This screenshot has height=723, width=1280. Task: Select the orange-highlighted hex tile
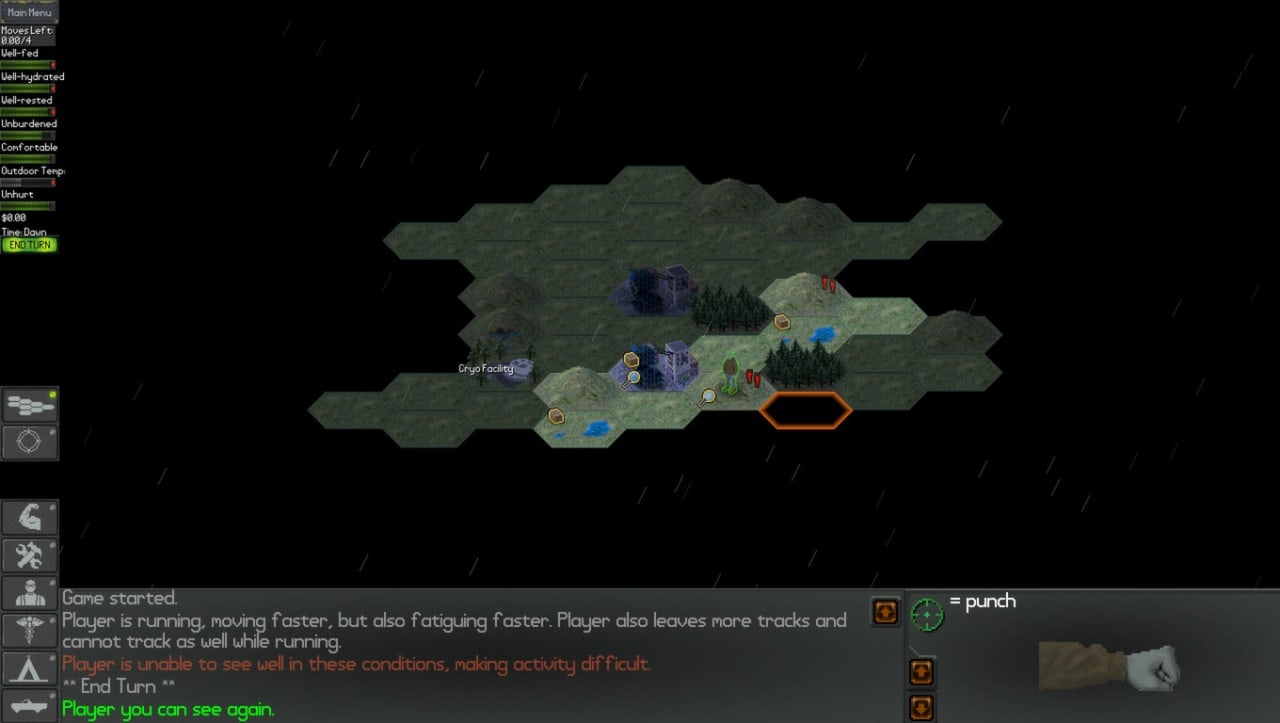click(805, 410)
